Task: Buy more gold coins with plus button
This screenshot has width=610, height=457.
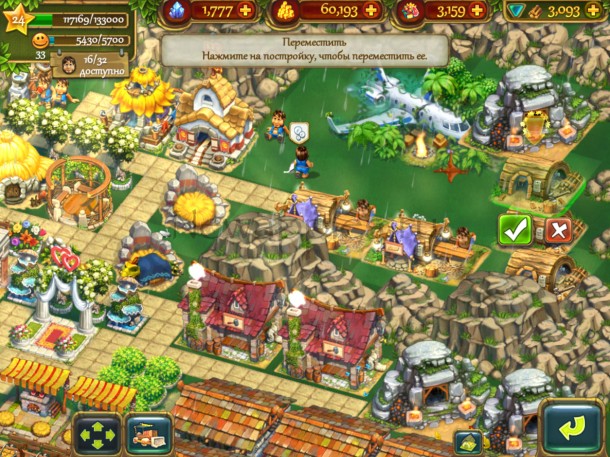Action: point(372,10)
